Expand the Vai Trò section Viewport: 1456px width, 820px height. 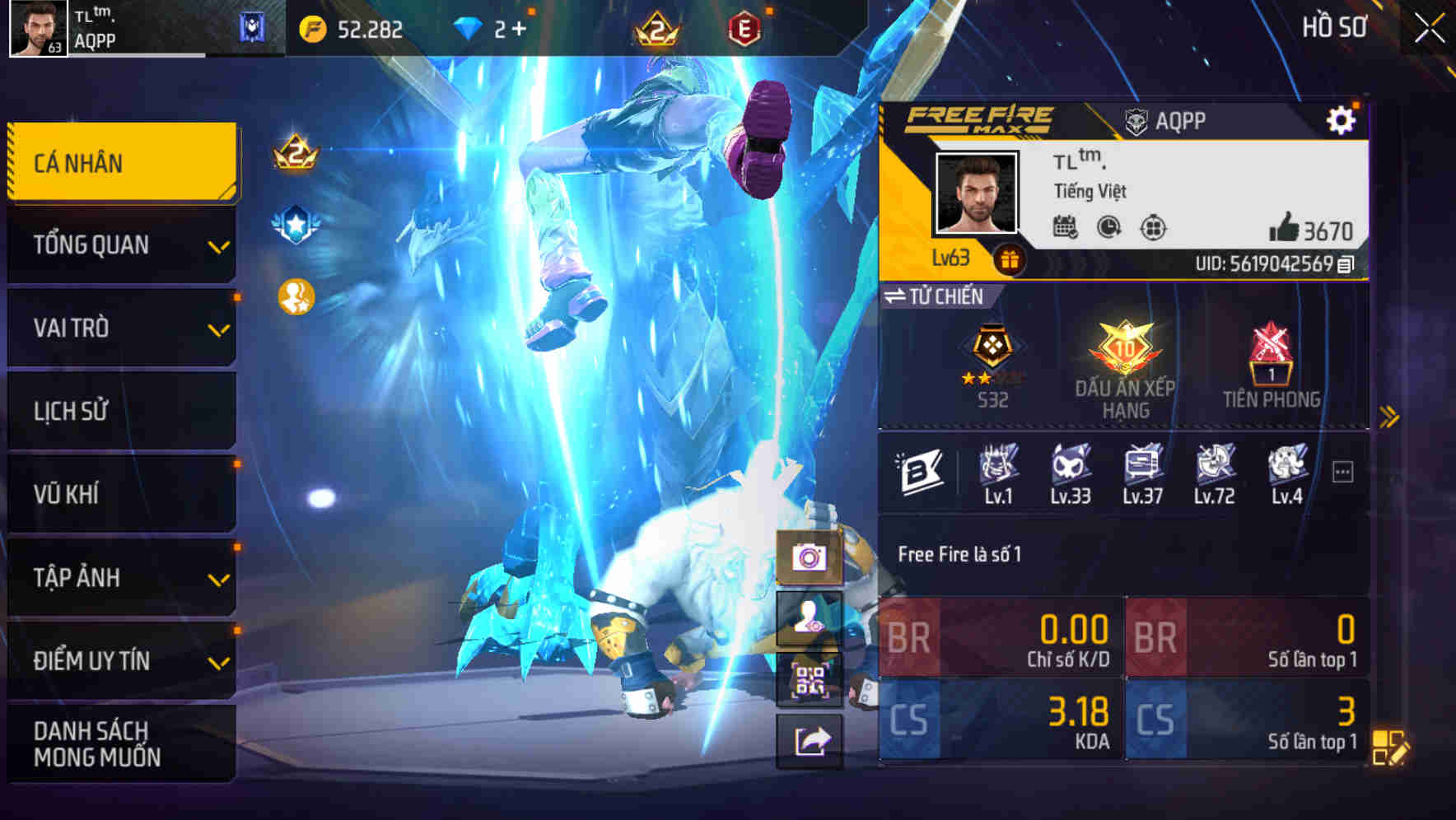click(120, 328)
